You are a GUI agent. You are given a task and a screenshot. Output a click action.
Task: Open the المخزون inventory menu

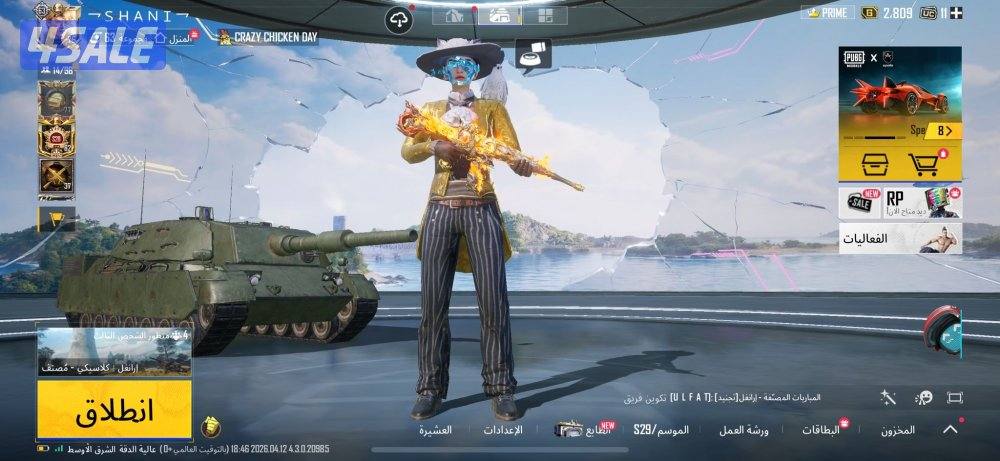click(x=897, y=430)
